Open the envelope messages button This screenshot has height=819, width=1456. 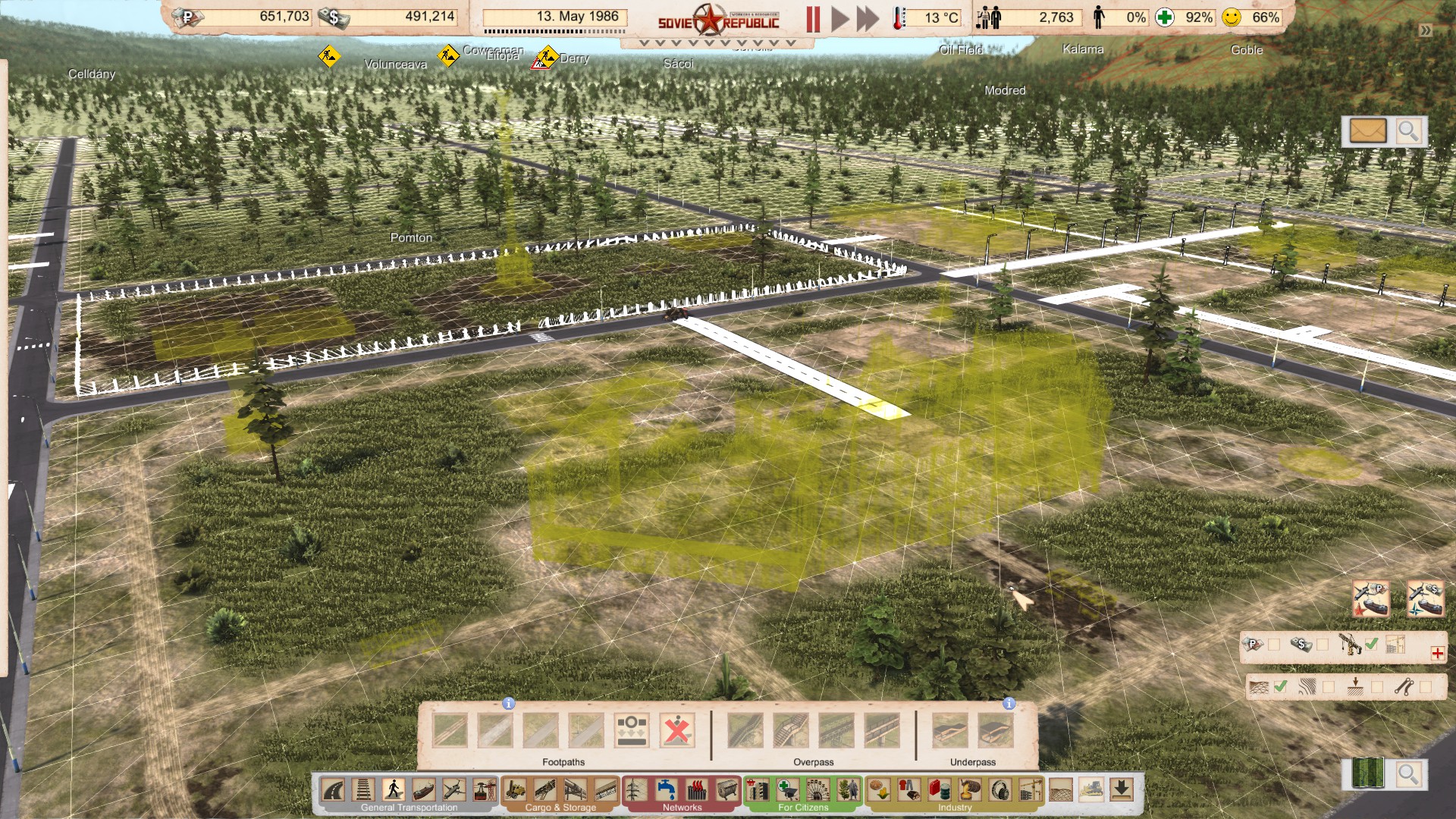(x=1367, y=131)
